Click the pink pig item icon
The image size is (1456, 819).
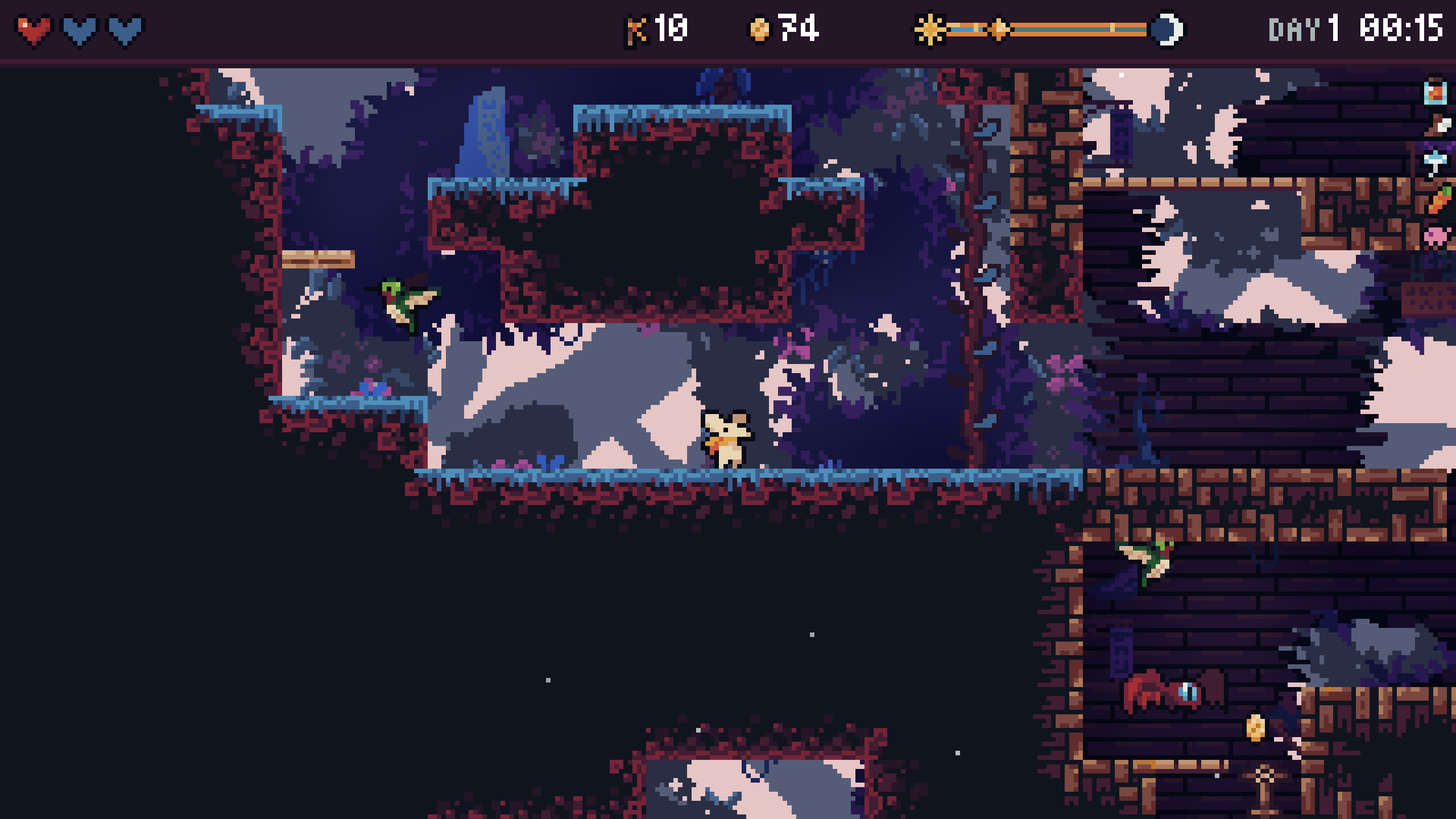click(1437, 235)
